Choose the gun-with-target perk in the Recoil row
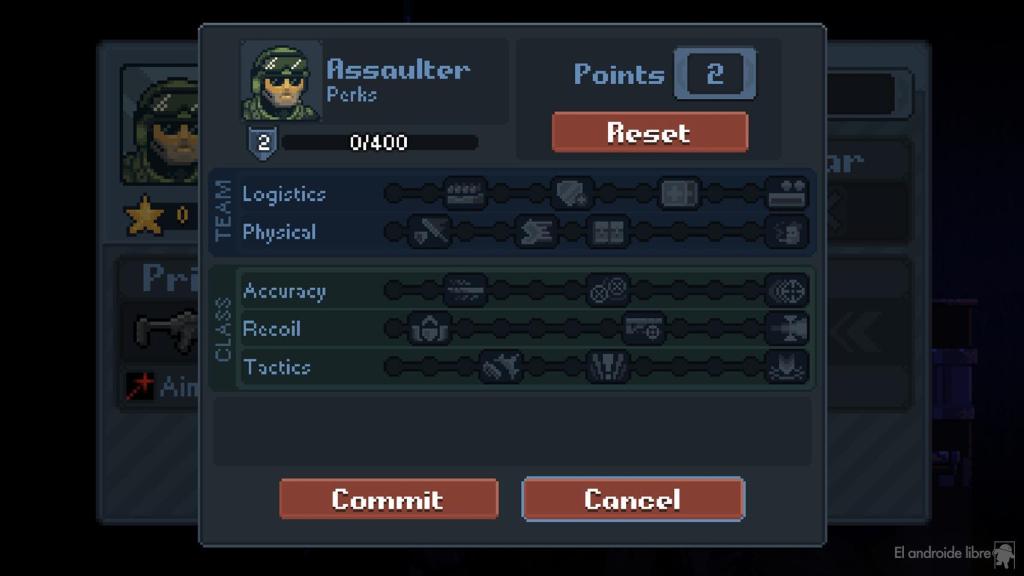 click(x=644, y=329)
